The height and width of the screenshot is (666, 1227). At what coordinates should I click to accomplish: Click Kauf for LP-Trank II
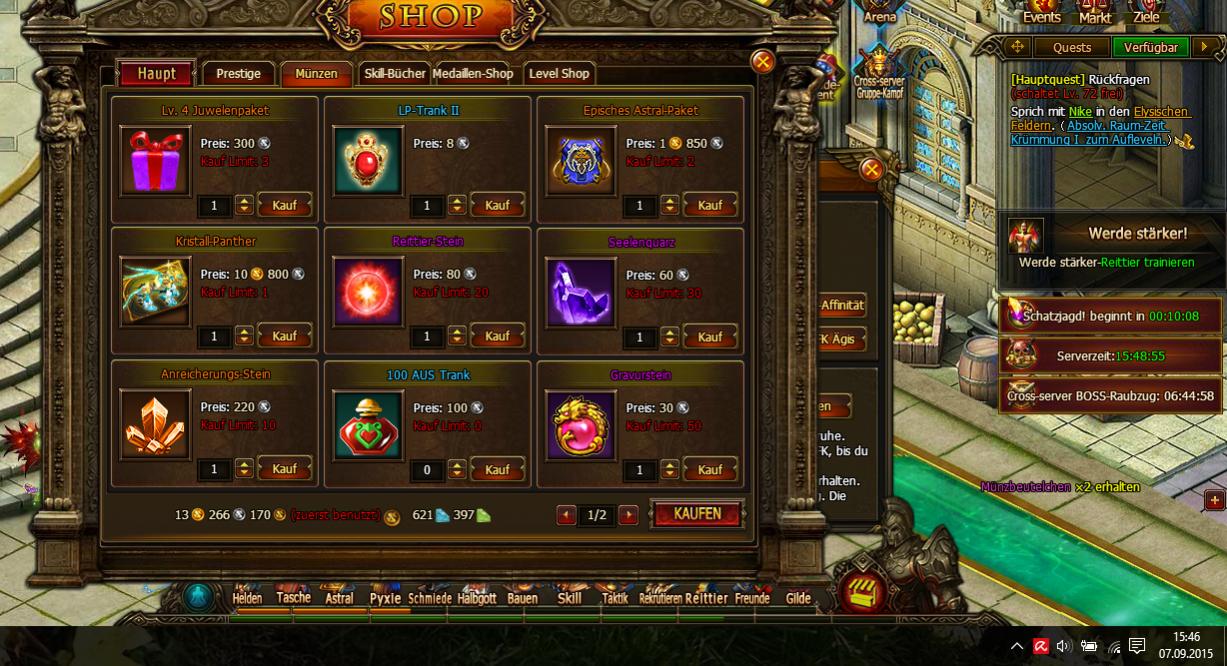pyautogui.click(x=497, y=205)
